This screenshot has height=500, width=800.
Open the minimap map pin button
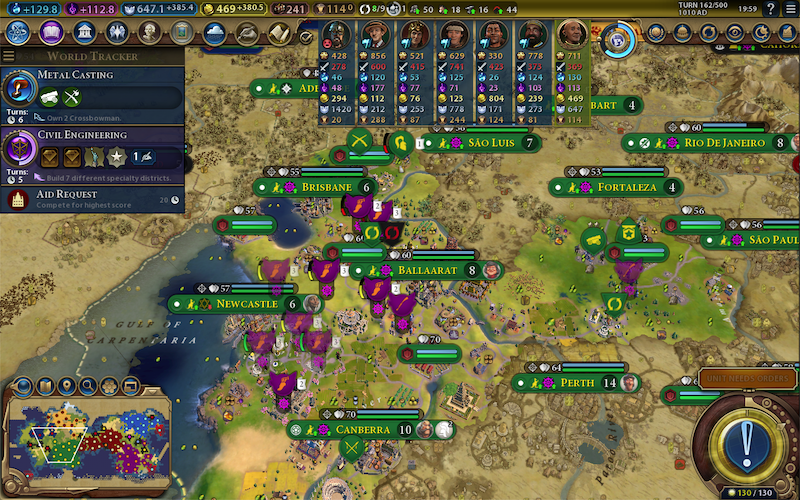point(66,386)
